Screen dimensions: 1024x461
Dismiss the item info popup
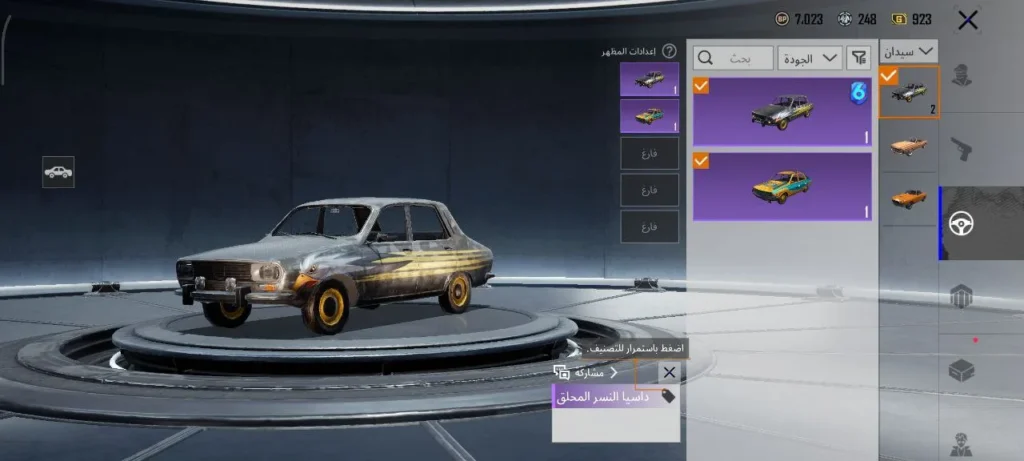coord(669,372)
